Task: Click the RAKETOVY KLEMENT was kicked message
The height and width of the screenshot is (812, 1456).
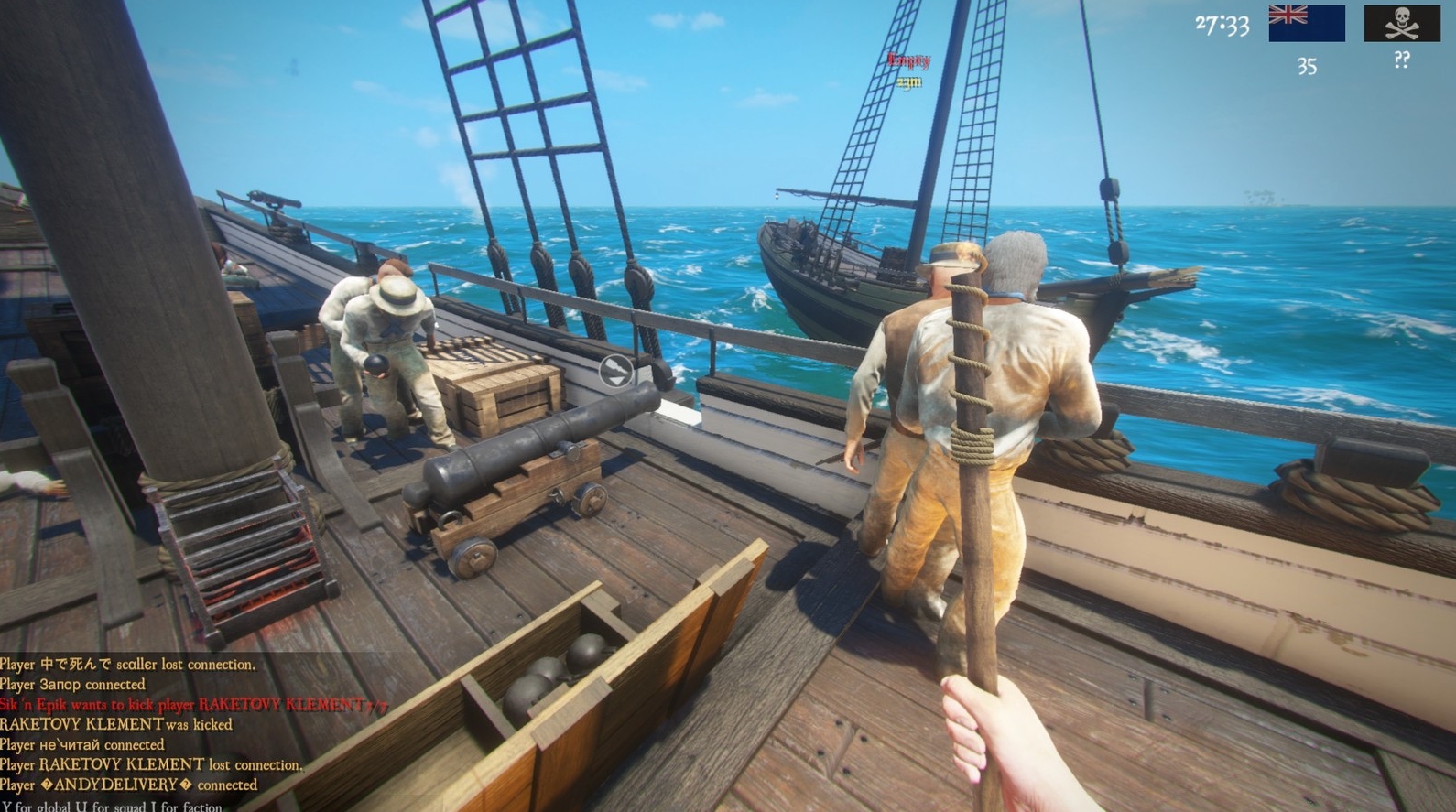Action: tap(115, 723)
